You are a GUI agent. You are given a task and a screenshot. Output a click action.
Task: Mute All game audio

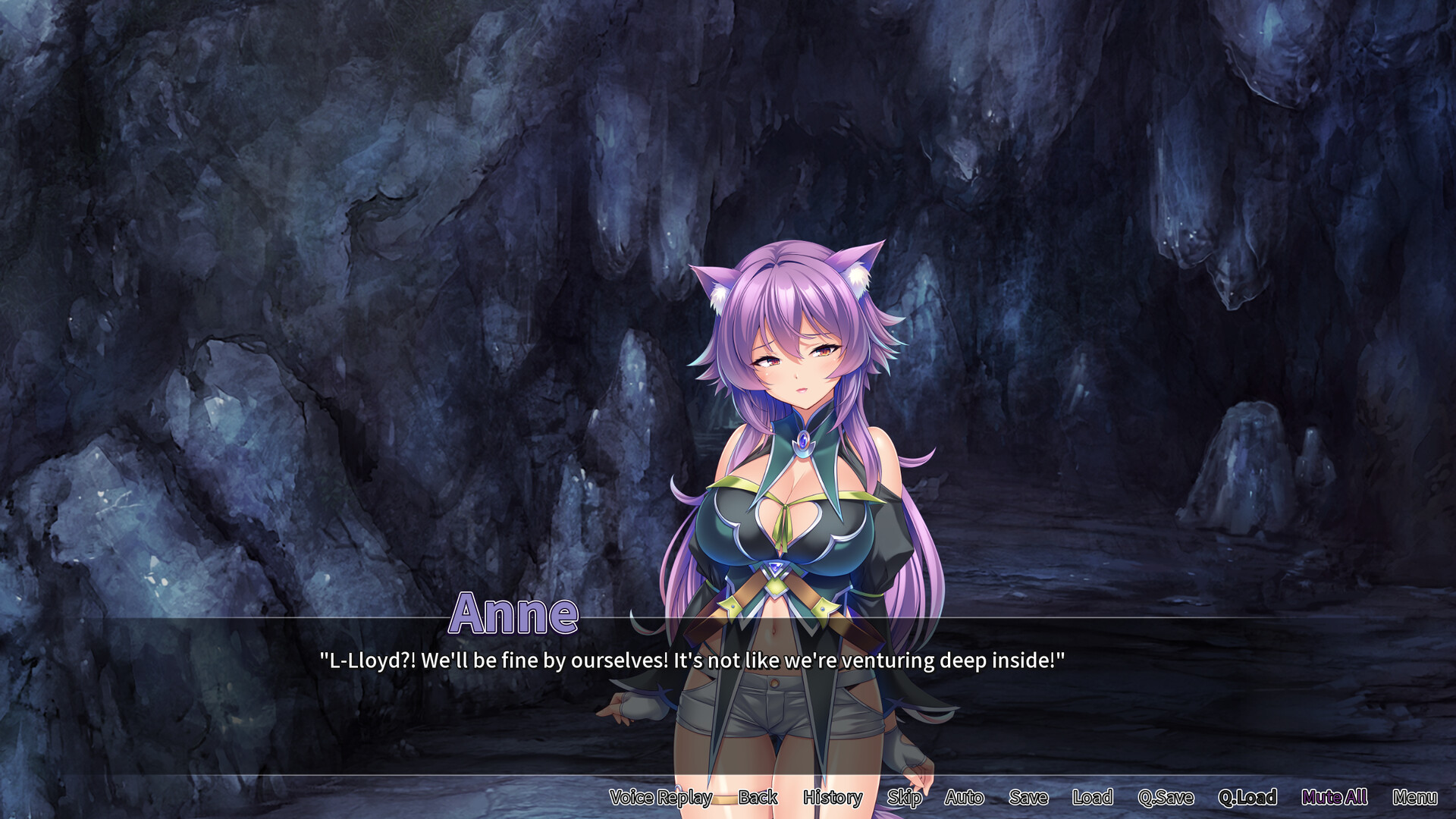[x=1335, y=798]
